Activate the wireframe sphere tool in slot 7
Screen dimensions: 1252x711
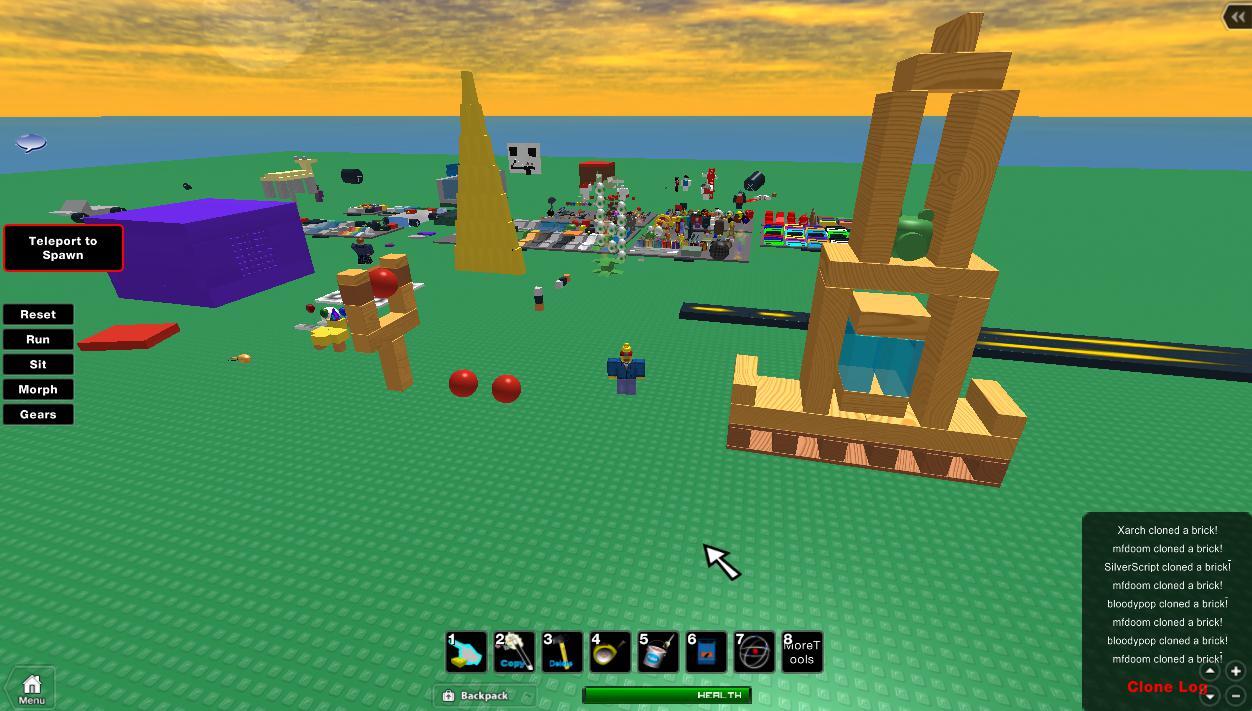(x=754, y=652)
